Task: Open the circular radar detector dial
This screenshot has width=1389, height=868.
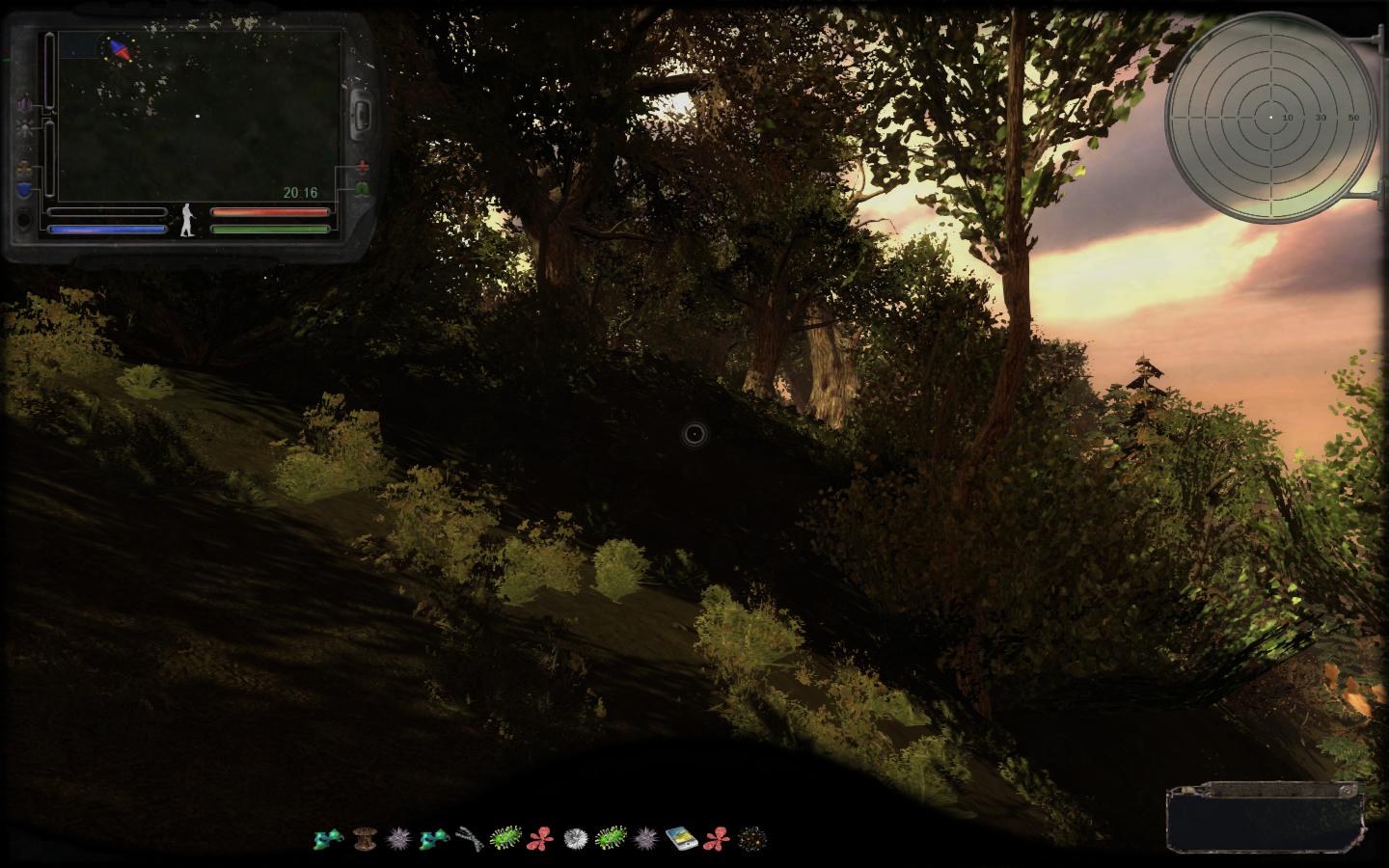Action: tap(1271, 117)
